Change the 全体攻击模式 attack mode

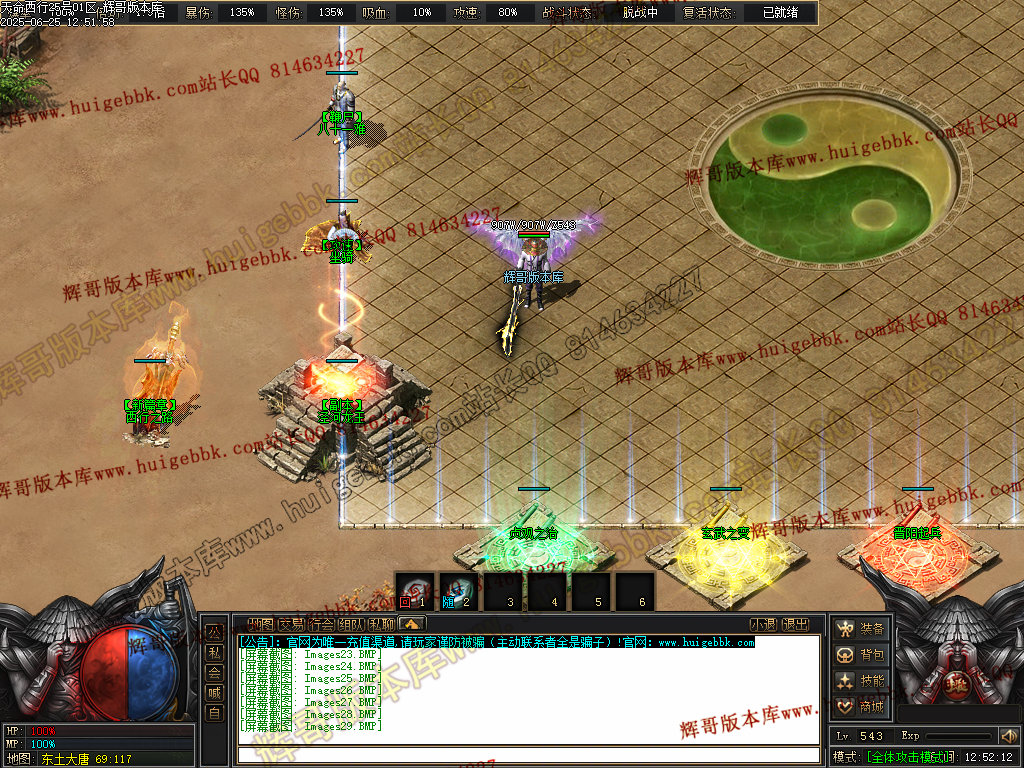pos(906,756)
